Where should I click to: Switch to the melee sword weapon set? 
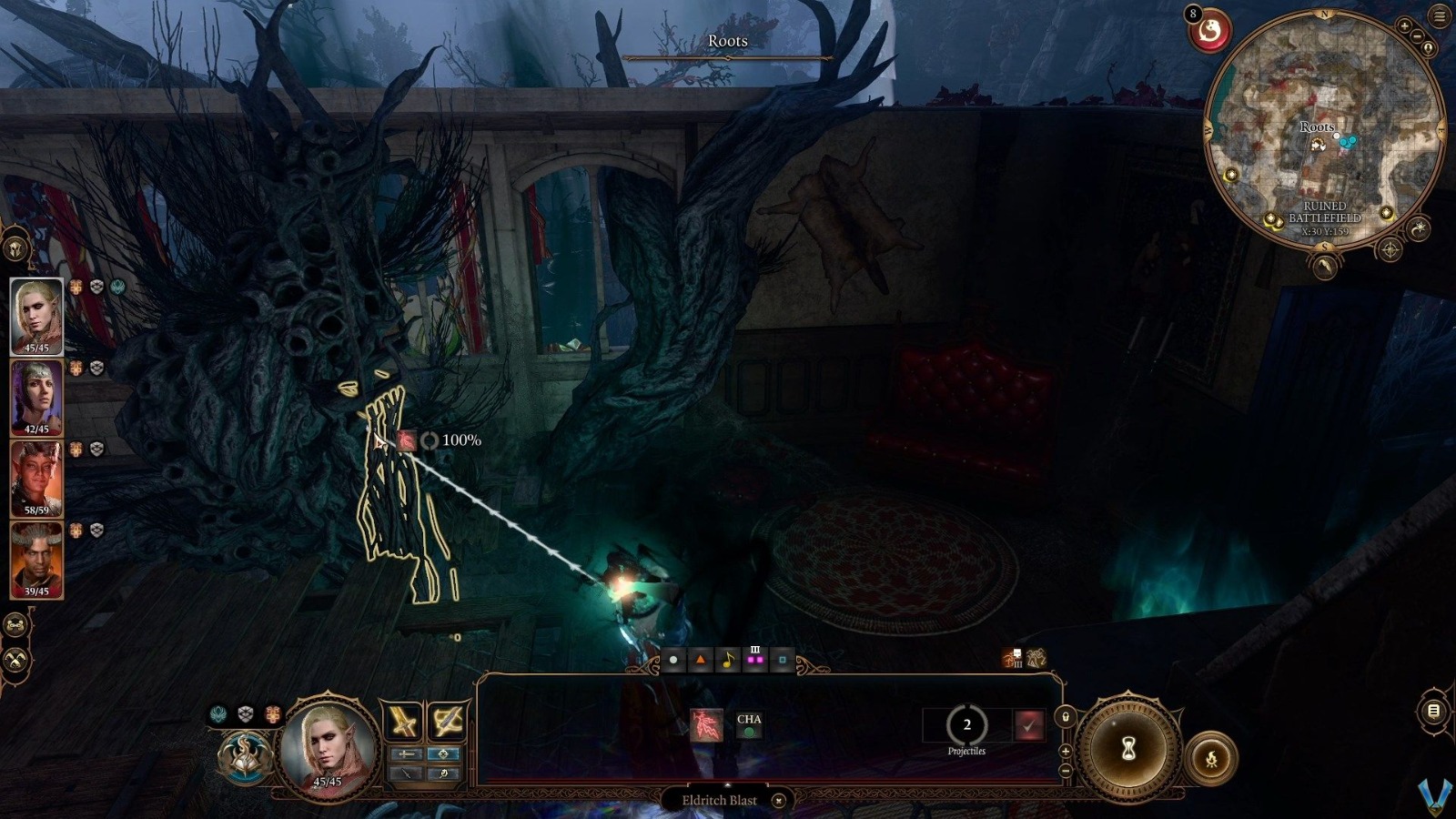pos(402,722)
